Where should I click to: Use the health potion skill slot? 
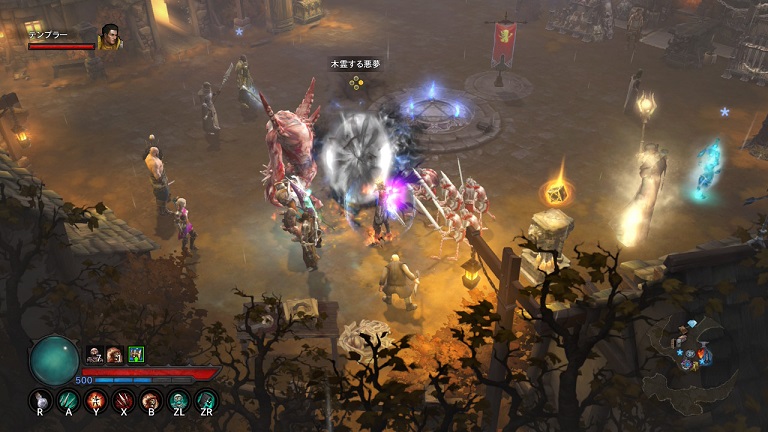coord(40,400)
